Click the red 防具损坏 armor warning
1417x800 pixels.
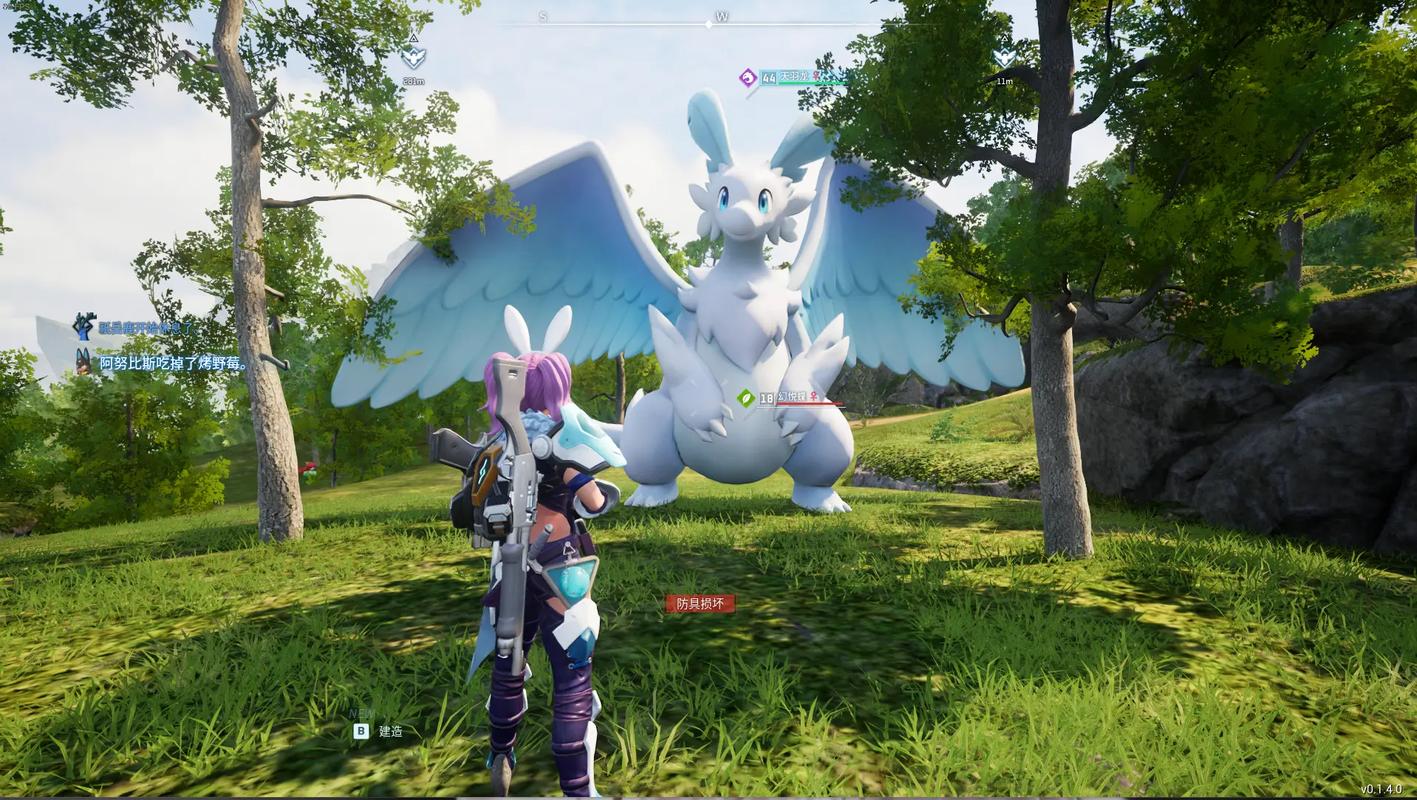[x=700, y=603]
